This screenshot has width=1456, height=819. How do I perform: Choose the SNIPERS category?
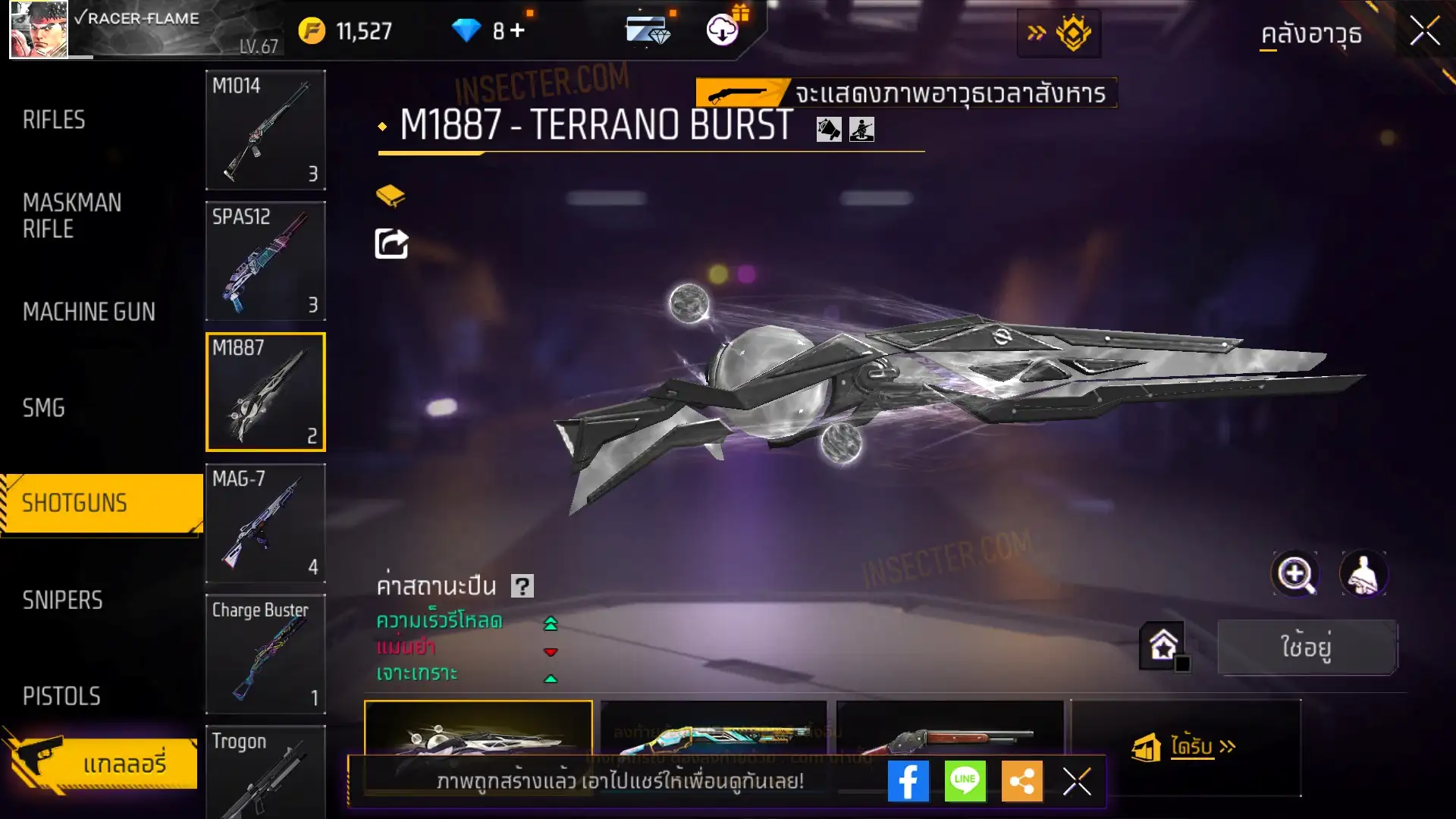tap(62, 601)
